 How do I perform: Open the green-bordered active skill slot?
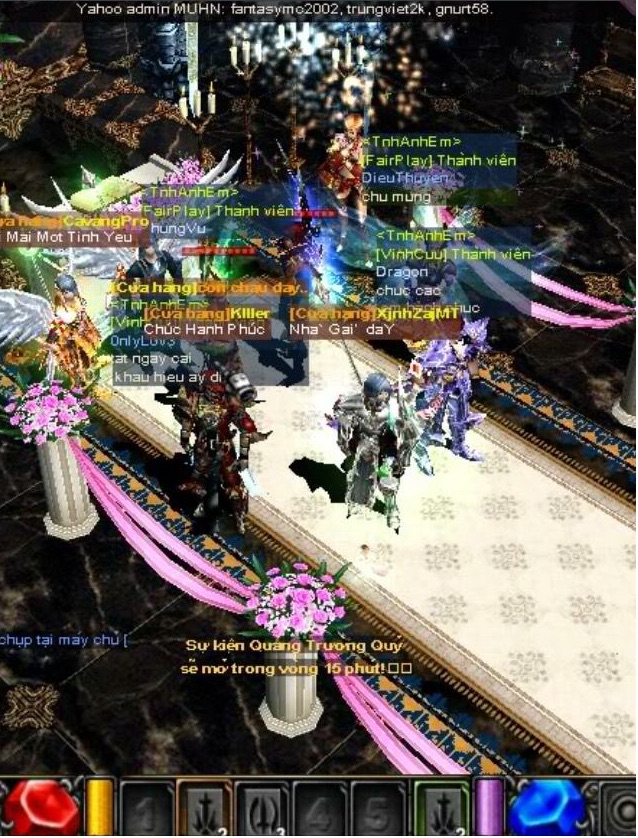point(440,807)
